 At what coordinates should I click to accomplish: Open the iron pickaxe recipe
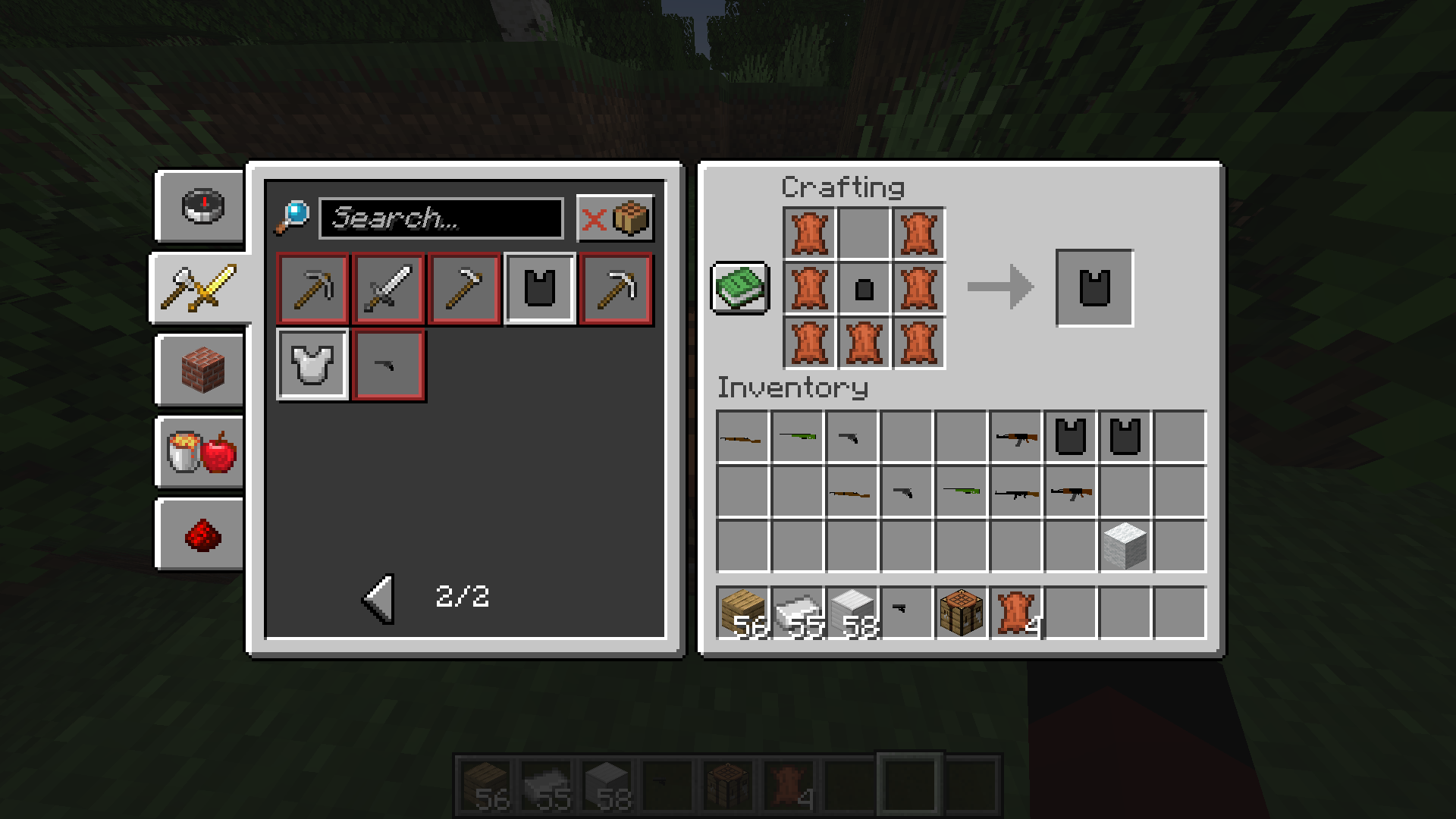coord(312,289)
